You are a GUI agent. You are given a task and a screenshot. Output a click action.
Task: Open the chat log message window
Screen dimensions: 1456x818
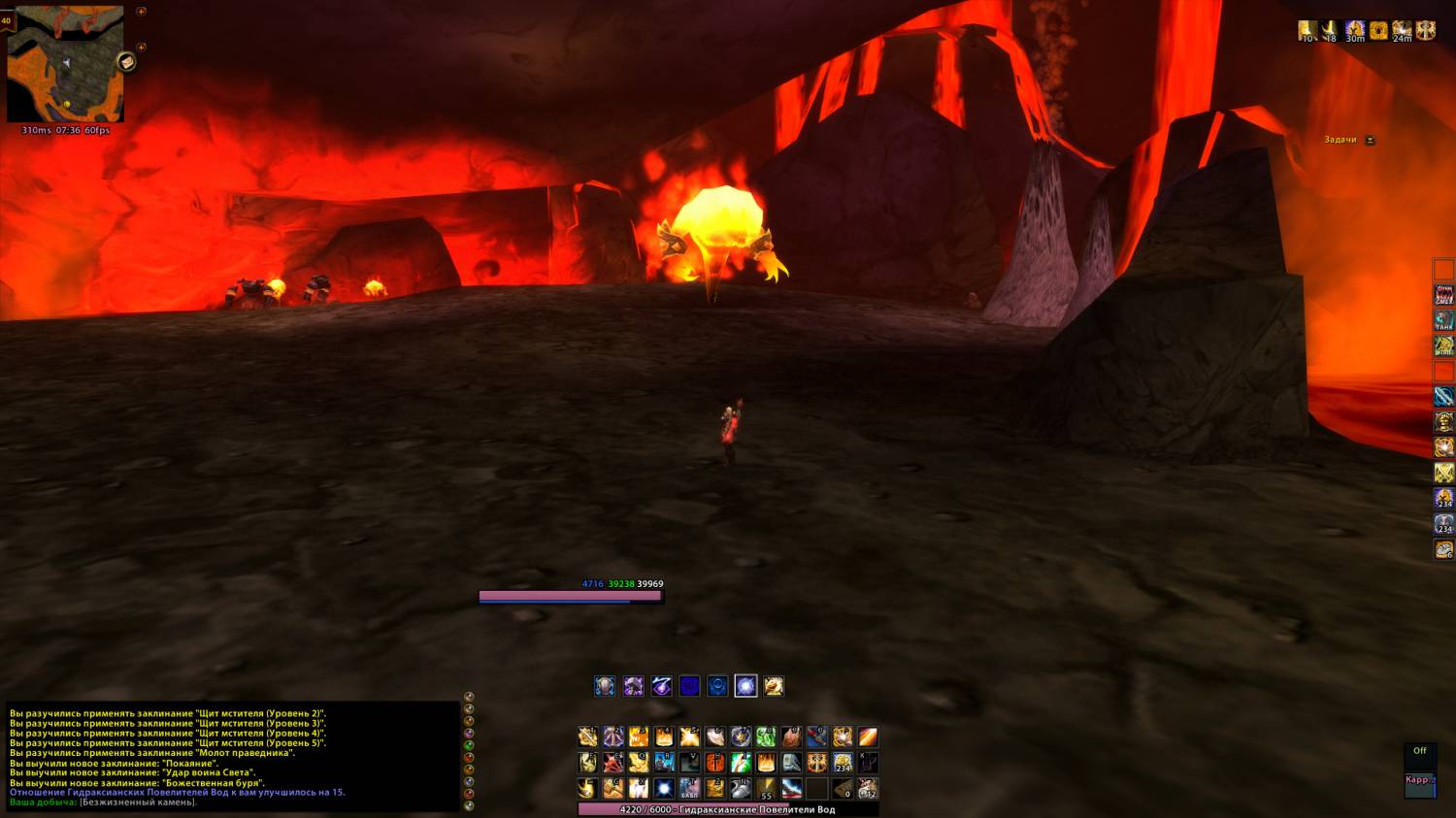[x=231, y=757]
